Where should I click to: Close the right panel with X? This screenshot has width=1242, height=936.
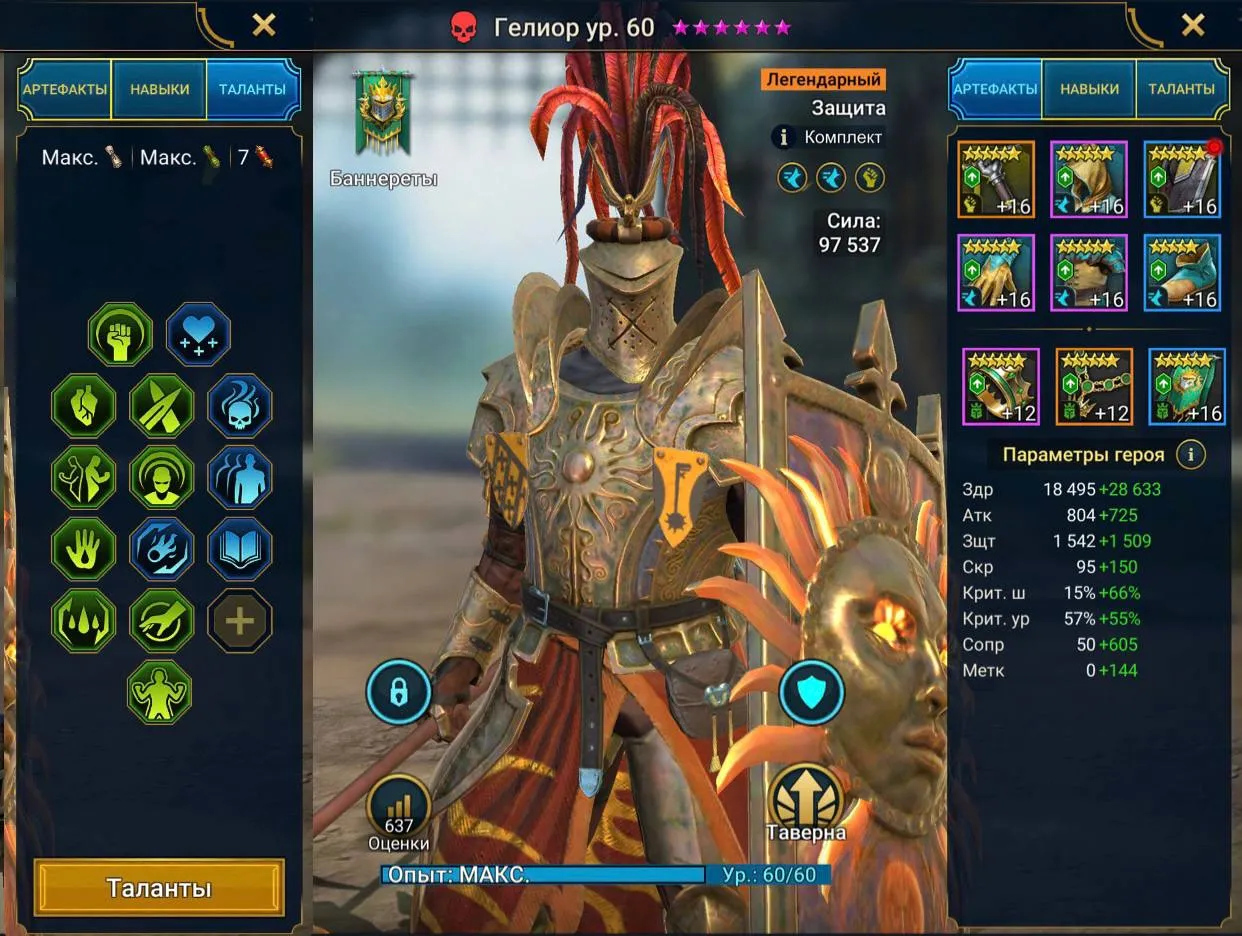tap(1192, 25)
